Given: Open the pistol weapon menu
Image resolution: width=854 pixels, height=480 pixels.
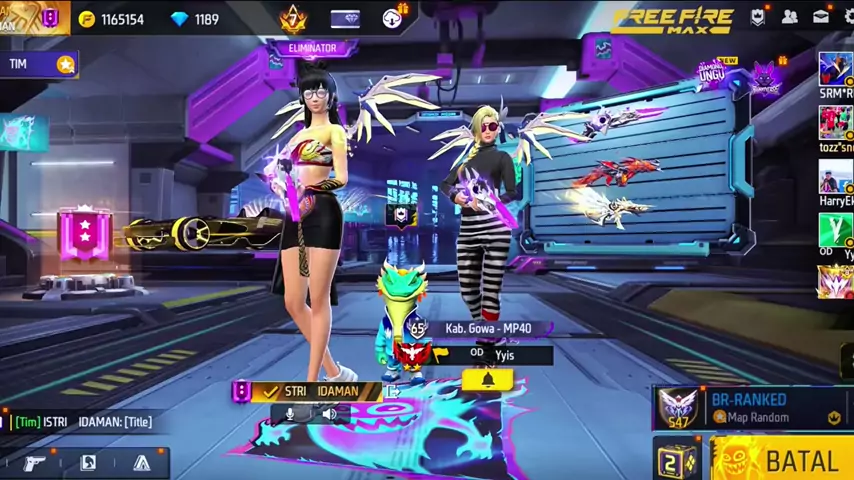Looking at the screenshot, I should click(35, 462).
